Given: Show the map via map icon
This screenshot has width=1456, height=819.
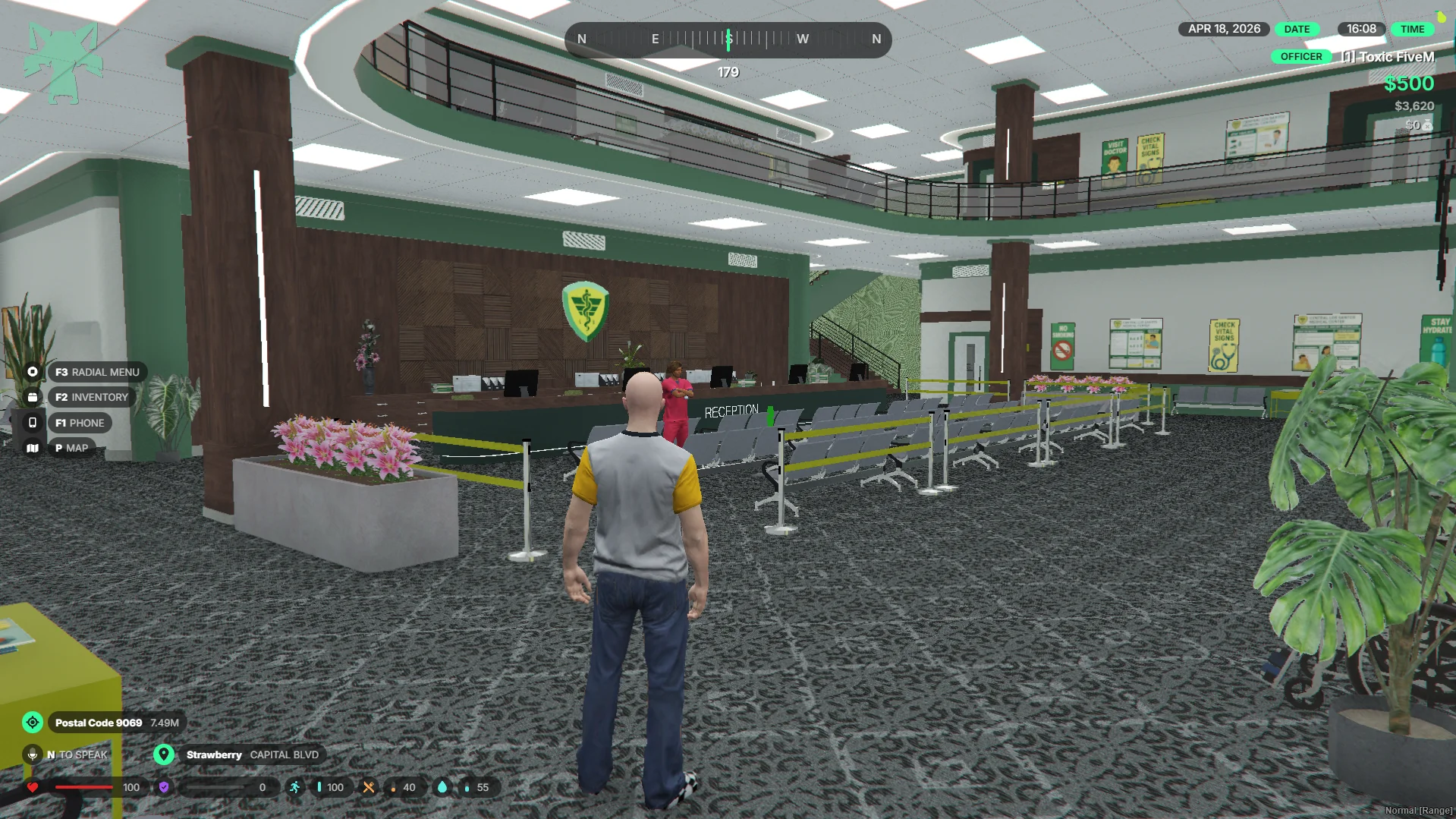Looking at the screenshot, I should point(33,448).
